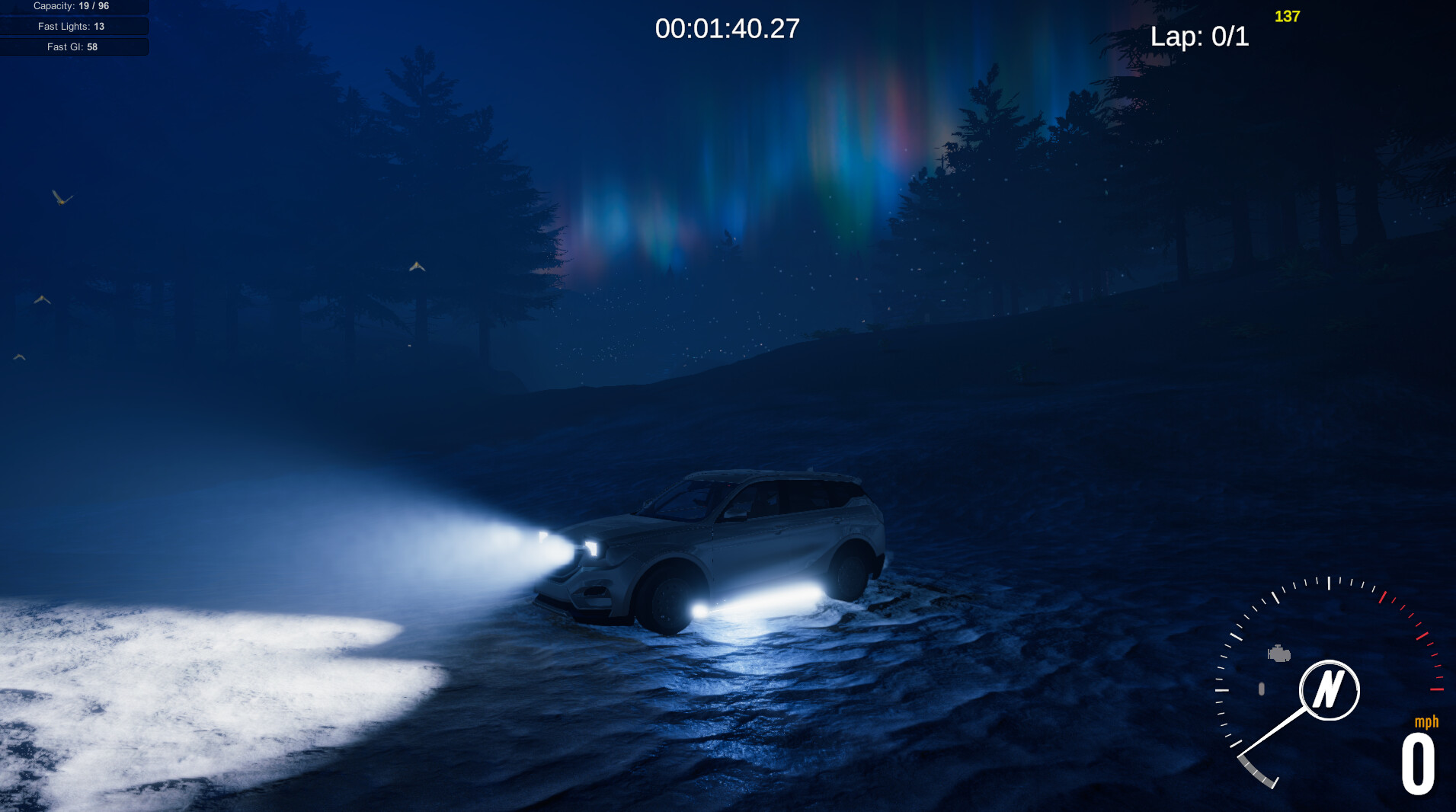The height and width of the screenshot is (812, 1456).
Task: Click the yellow mph unit label
Action: 1427,721
